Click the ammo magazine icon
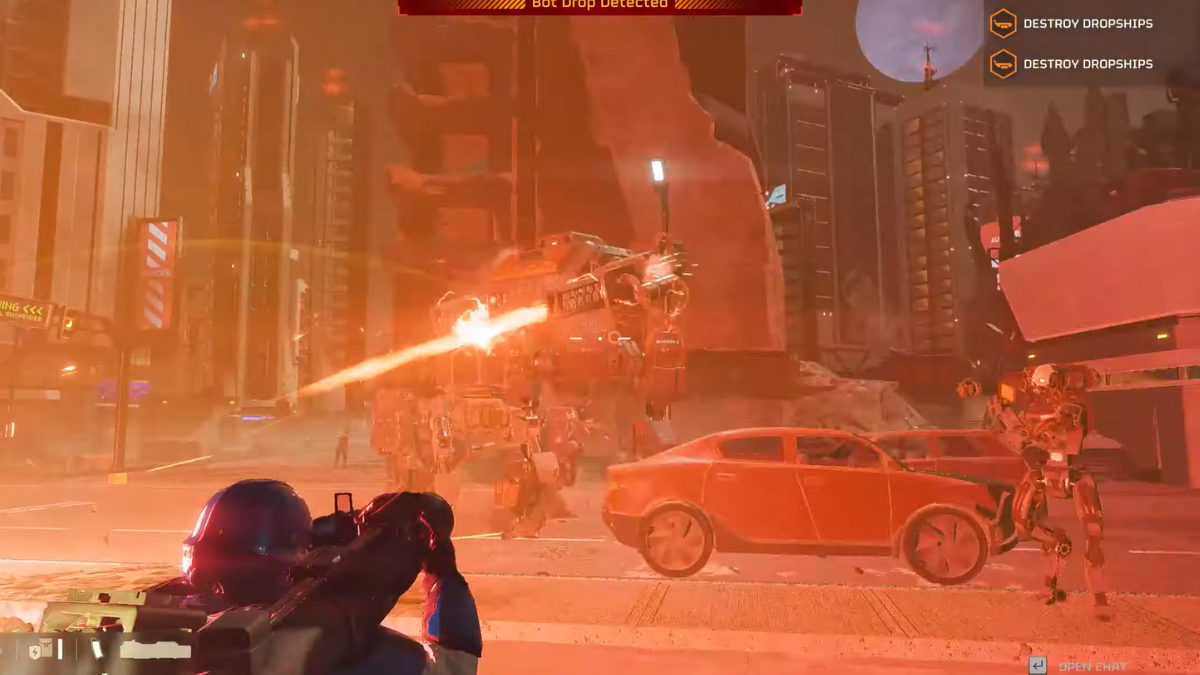The image size is (1200, 675). coord(97,649)
